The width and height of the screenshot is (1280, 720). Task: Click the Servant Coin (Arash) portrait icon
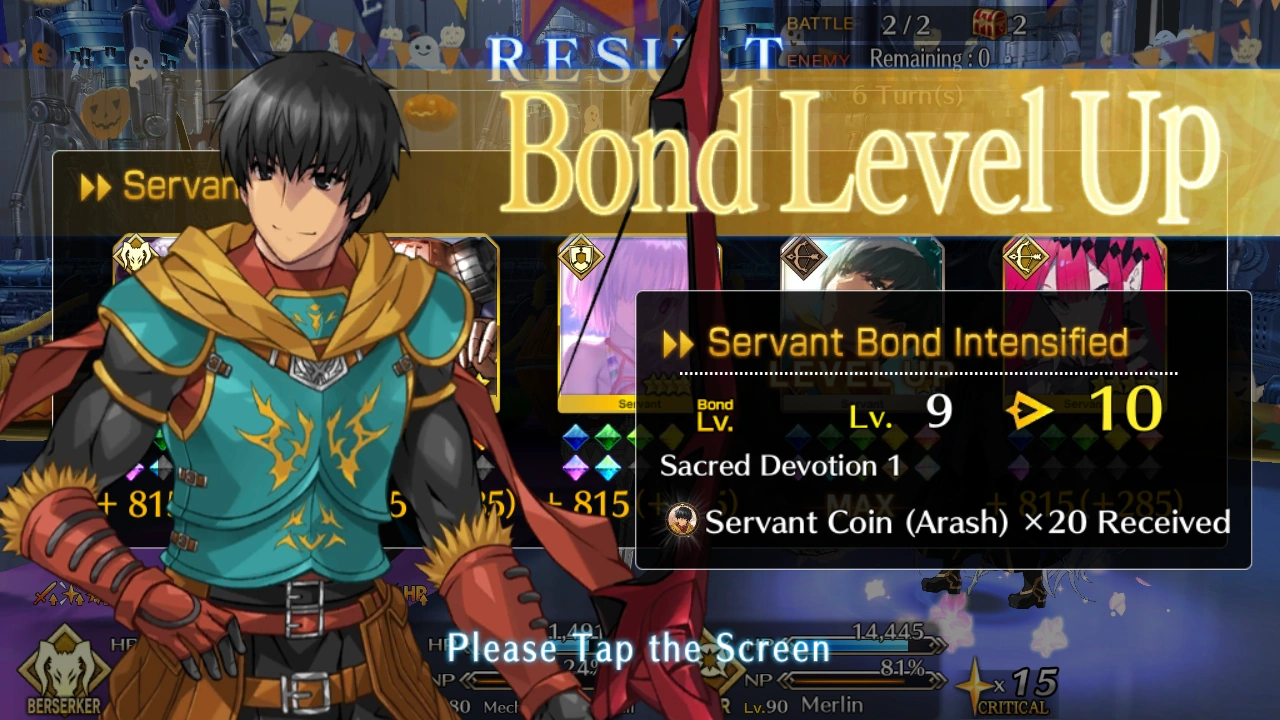click(x=681, y=521)
